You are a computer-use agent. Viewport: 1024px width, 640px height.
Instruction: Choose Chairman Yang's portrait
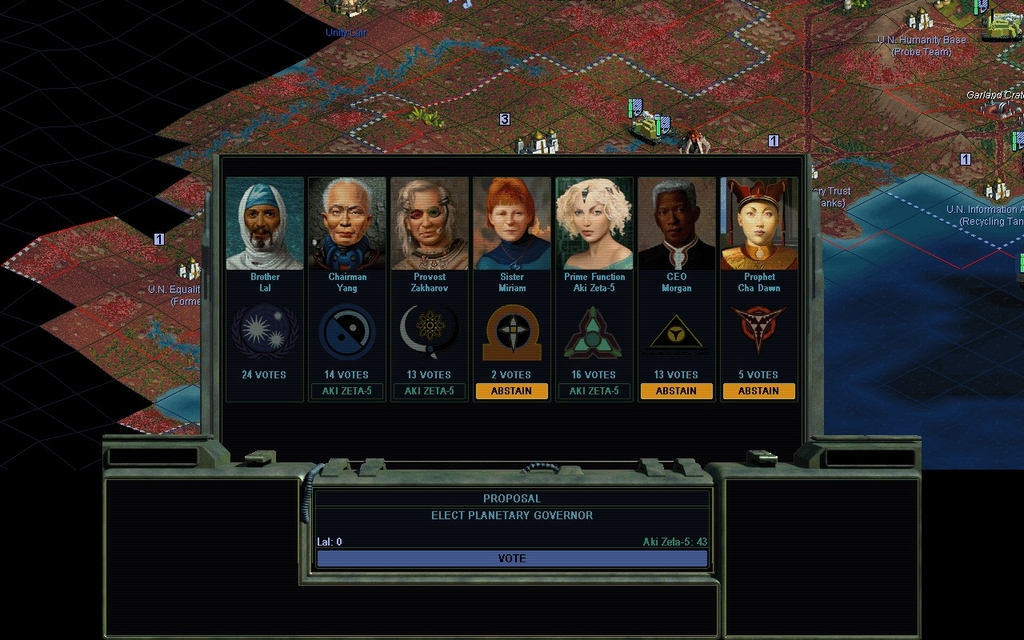[347, 225]
